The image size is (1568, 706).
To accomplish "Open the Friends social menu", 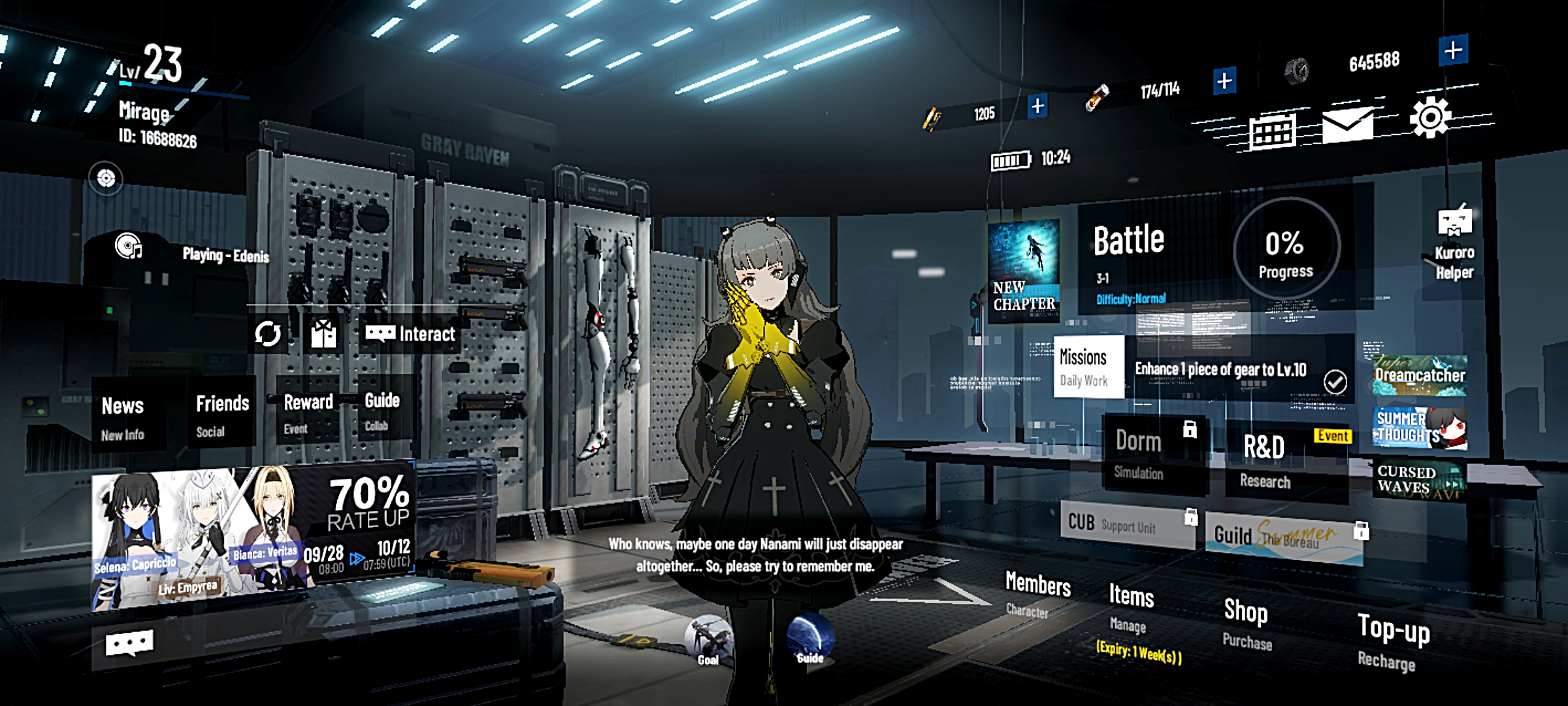I will tap(222, 413).
